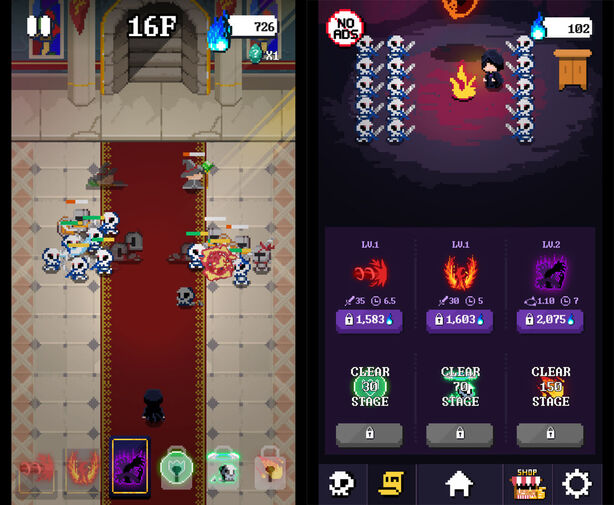Click locked button under Clear 150 Stage
This screenshot has width=614, height=505.
click(x=550, y=434)
